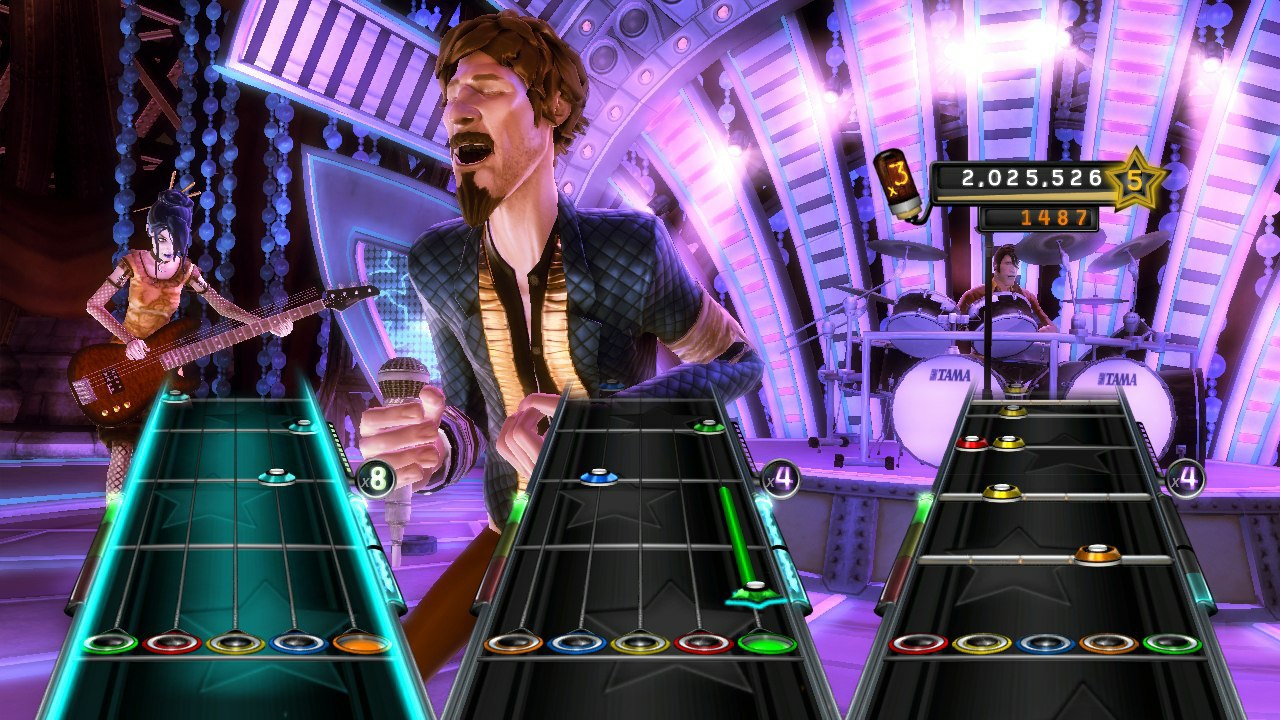
Task: Select the x3 microphone multiplier icon
Action: pyautogui.click(x=897, y=181)
